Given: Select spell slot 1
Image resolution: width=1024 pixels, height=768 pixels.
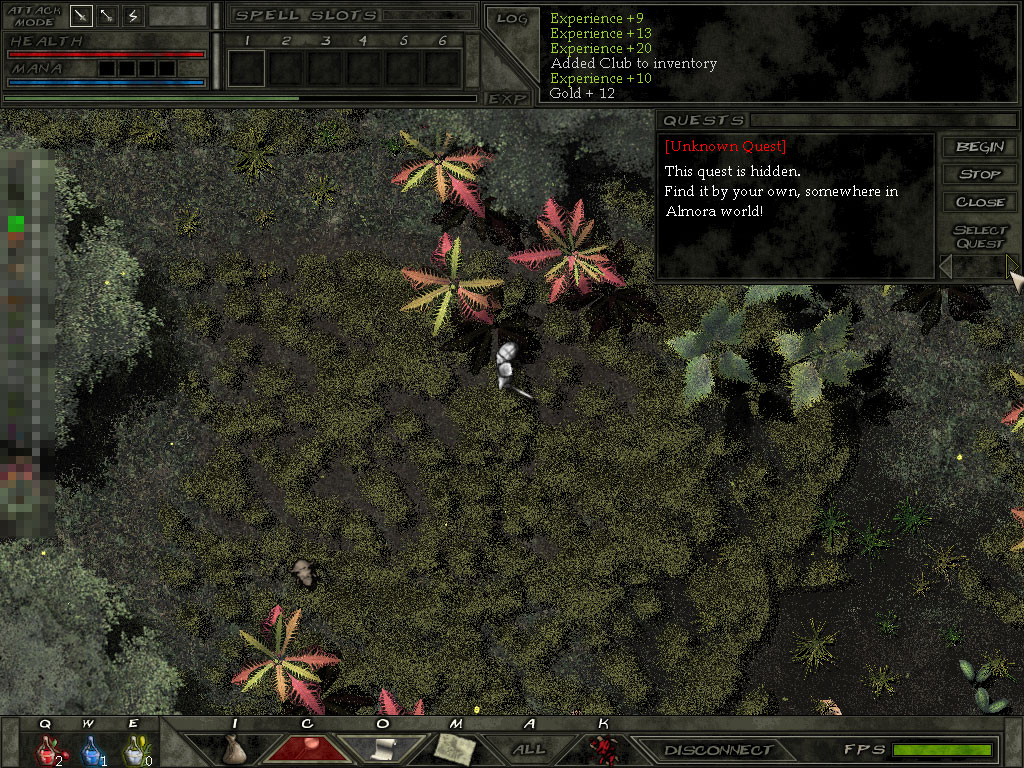Looking at the screenshot, I should tap(246, 68).
